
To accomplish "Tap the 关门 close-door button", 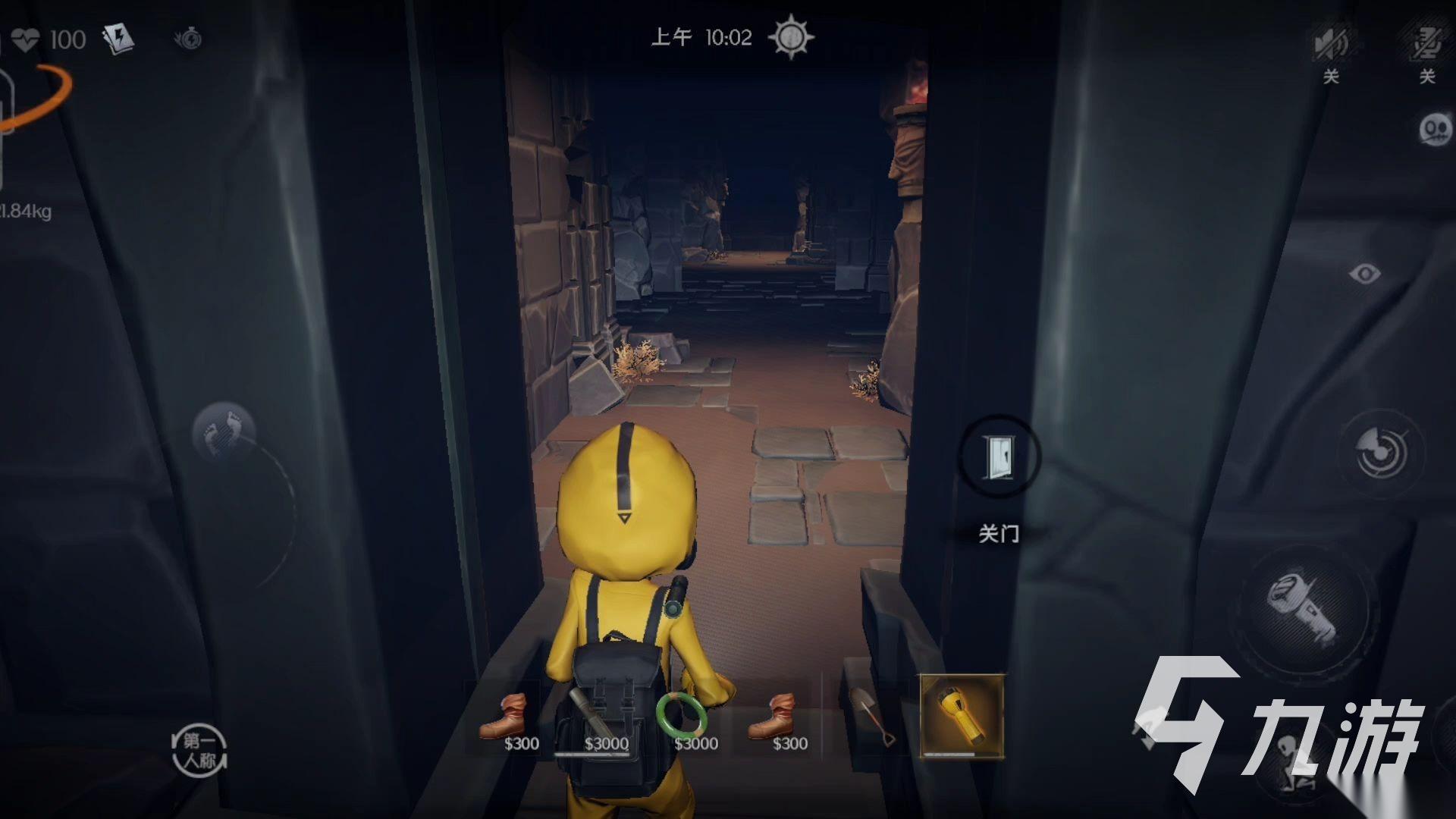I will tap(999, 457).
